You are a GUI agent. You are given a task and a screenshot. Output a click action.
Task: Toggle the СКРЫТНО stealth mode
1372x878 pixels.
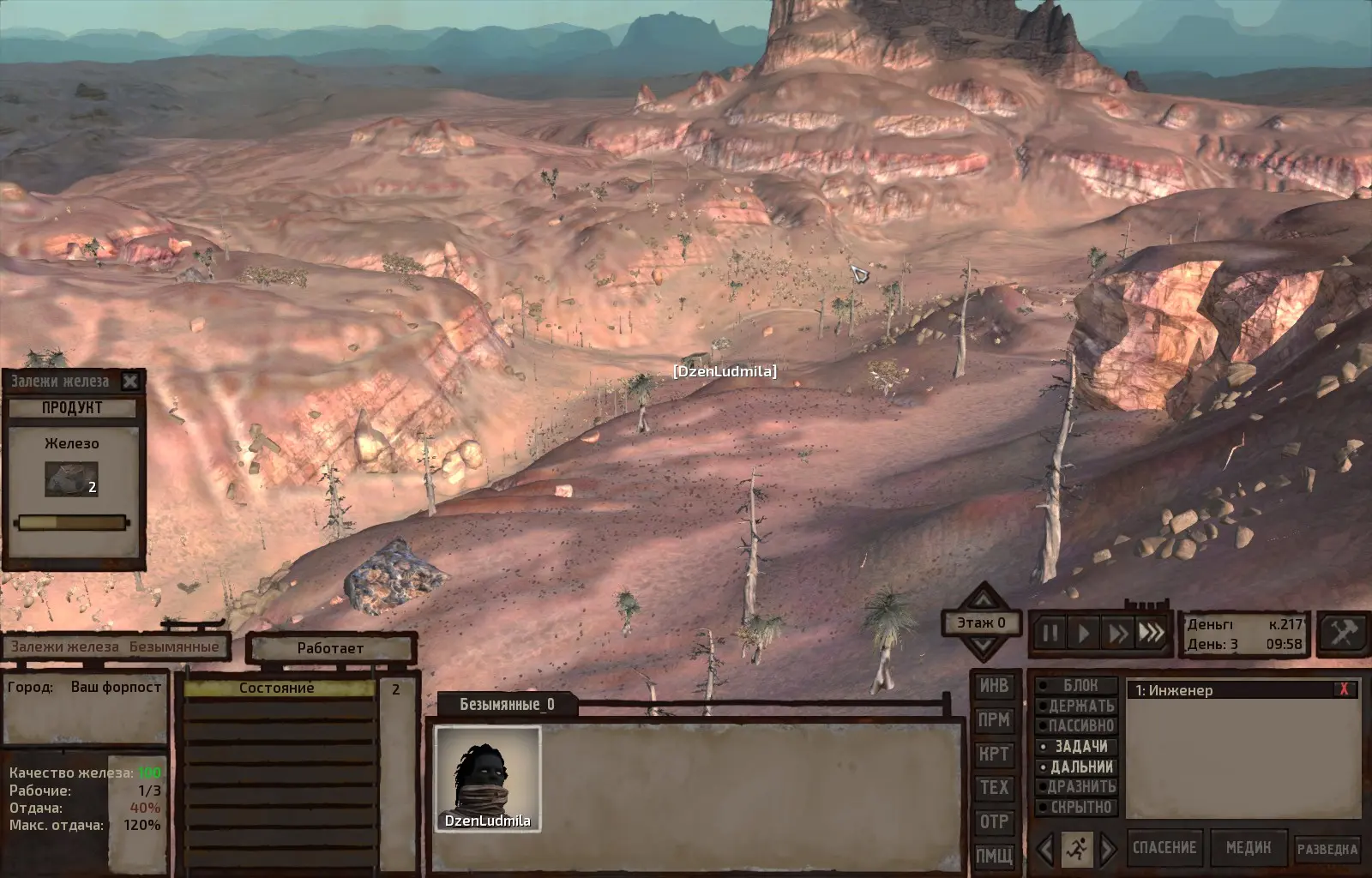tap(1078, 808)
